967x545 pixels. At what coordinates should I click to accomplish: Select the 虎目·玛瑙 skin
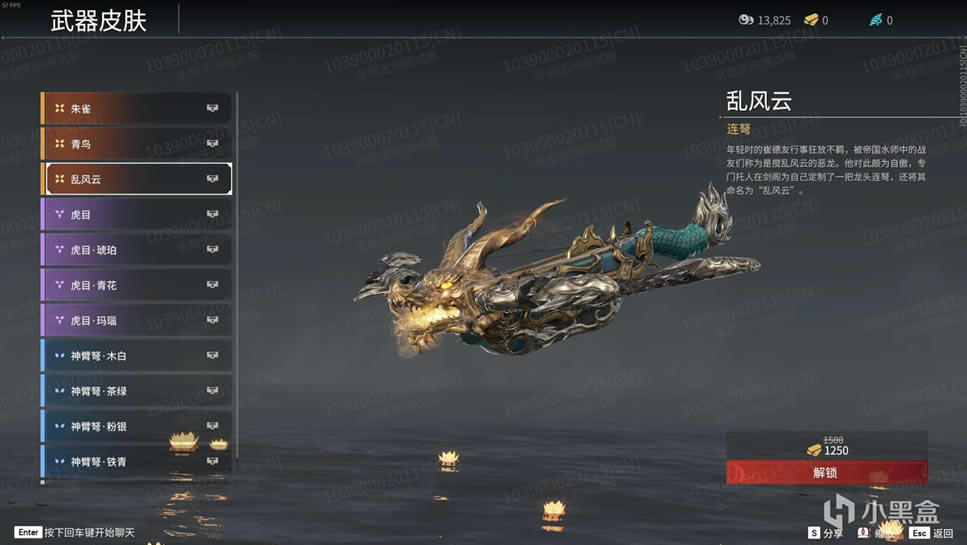pyautogui.click(x=136, y=321)
